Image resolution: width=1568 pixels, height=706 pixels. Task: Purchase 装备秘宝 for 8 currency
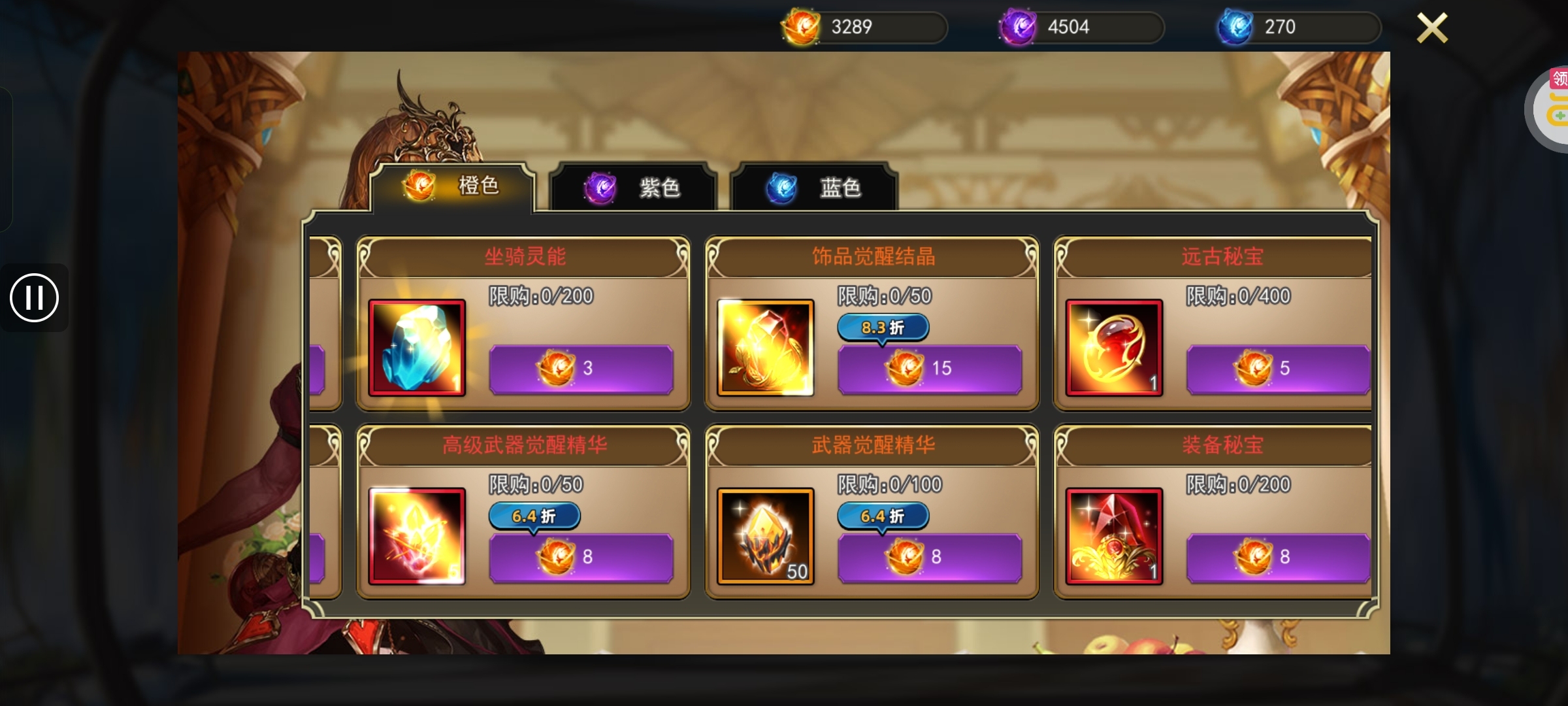(x=1278, y=557)
